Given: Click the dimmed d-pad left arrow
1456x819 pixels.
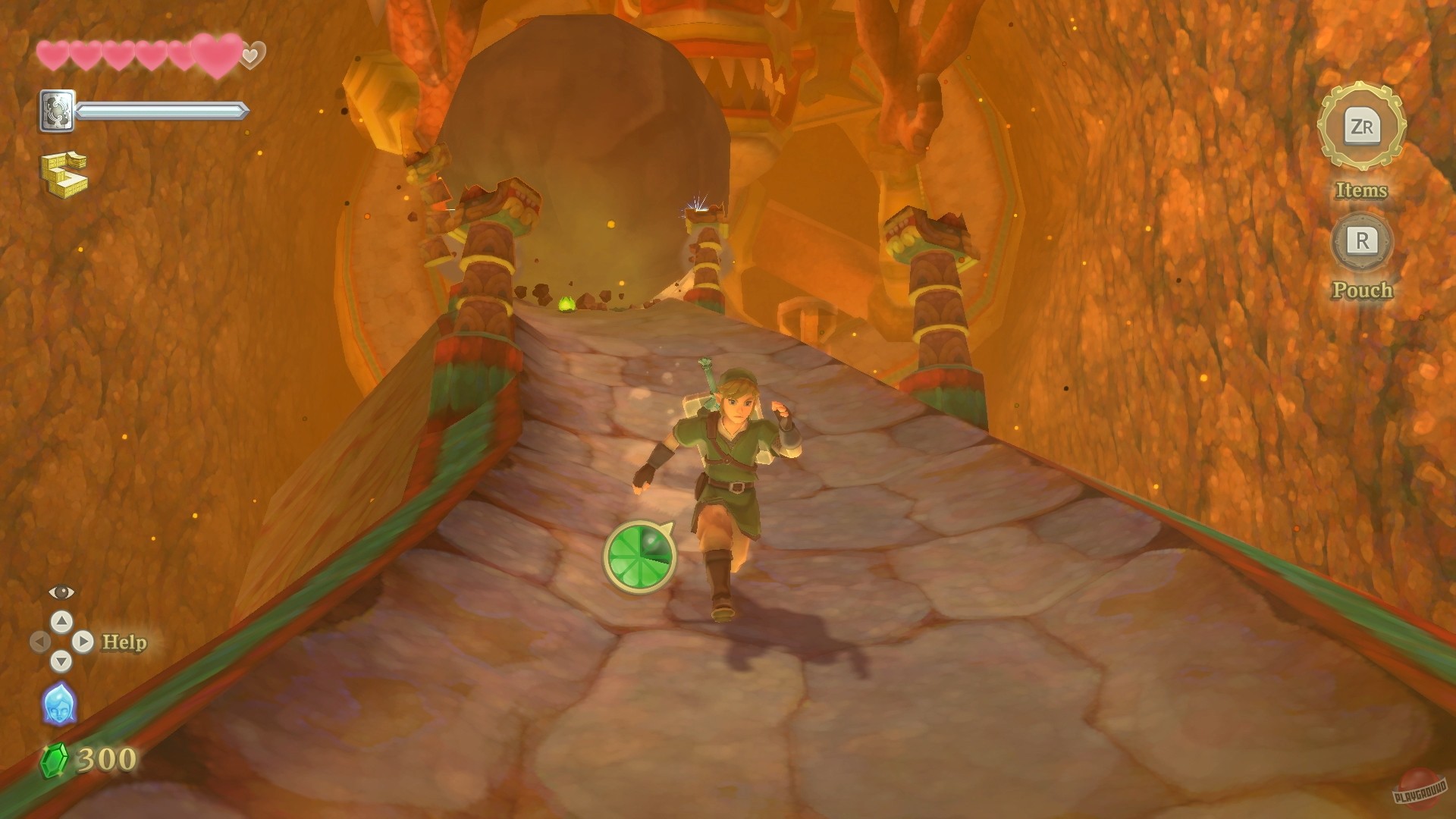Looking at the screenshot, I should 40,642.
